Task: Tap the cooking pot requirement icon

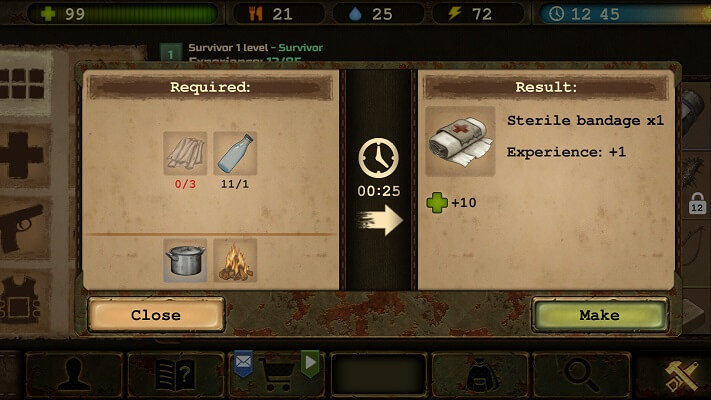Action: click(x=185, y=260)
